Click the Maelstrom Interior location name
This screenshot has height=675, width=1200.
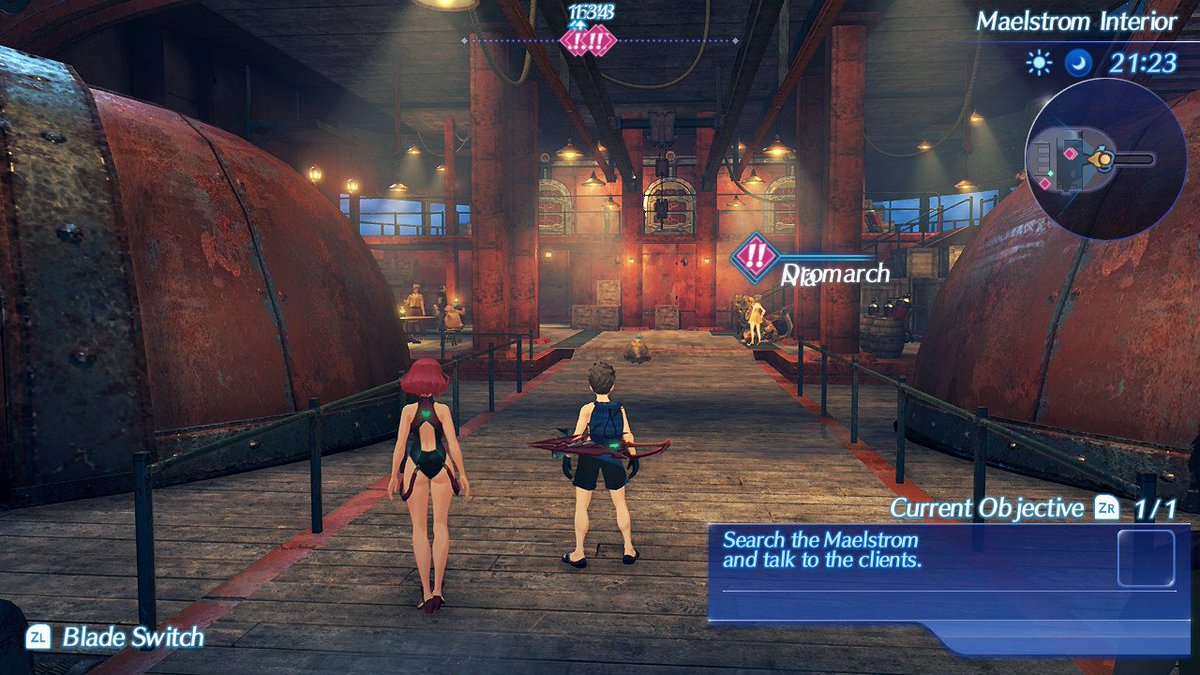[1062, 21]
